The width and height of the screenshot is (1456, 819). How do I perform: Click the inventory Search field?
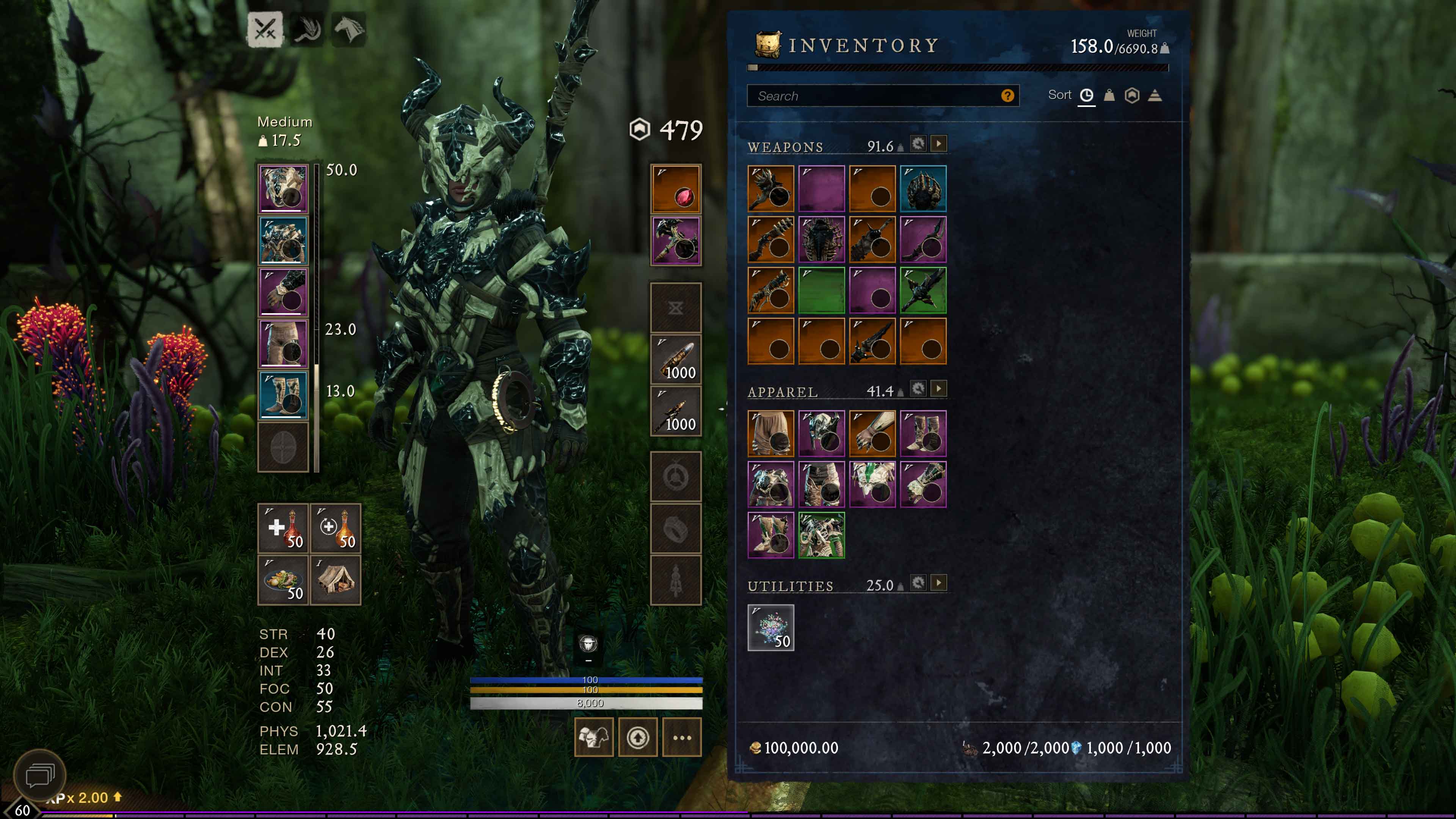click(876, 96)
